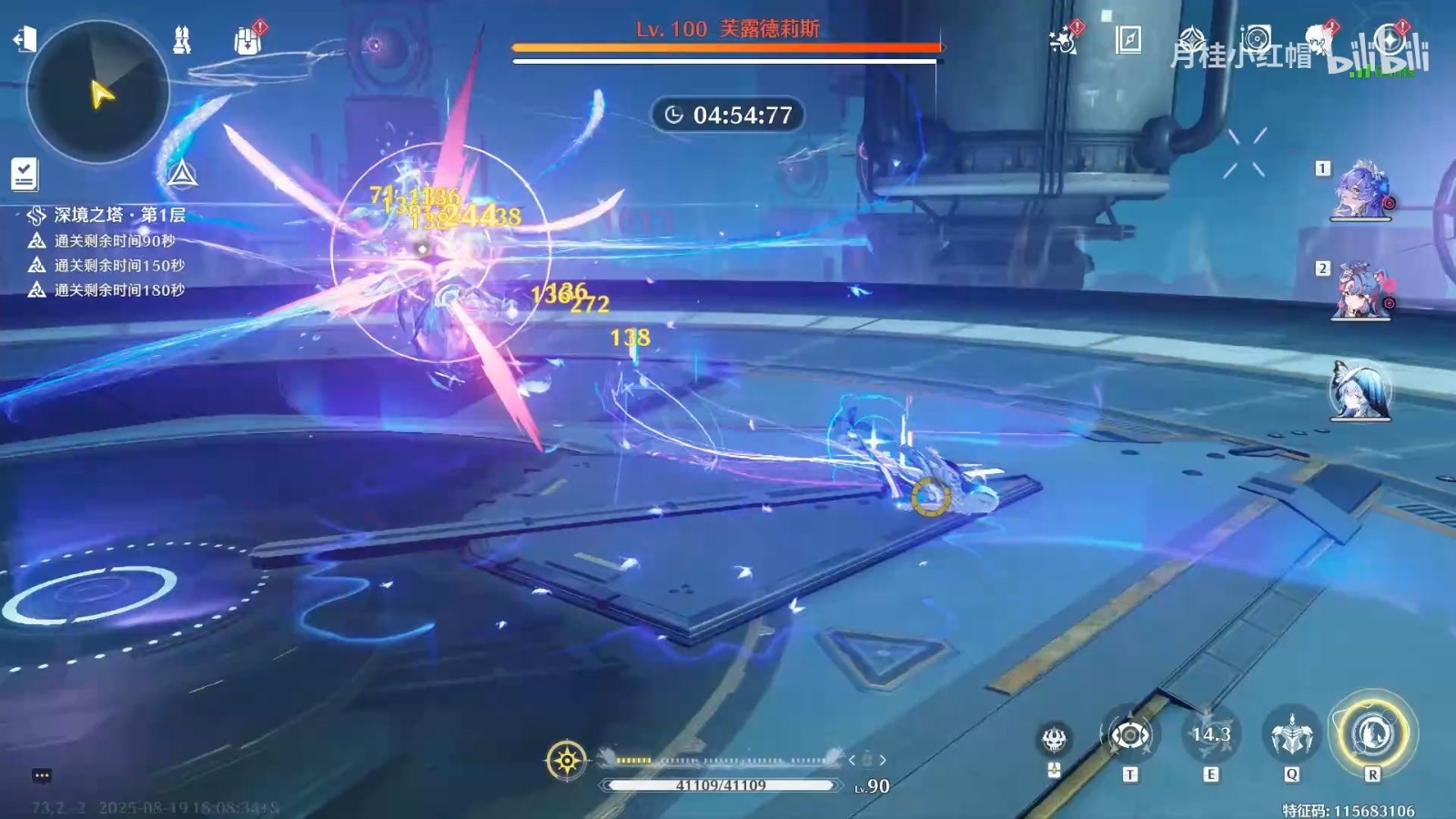Switch to party character slot 1
The image size is (1456, 819).
click(x=1360, y=192)
